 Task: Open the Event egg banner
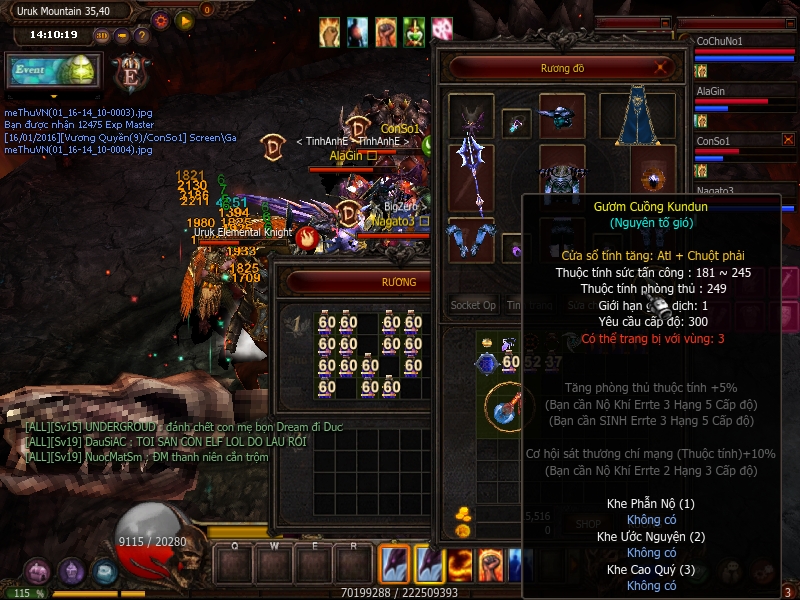(x=54, y=71)
